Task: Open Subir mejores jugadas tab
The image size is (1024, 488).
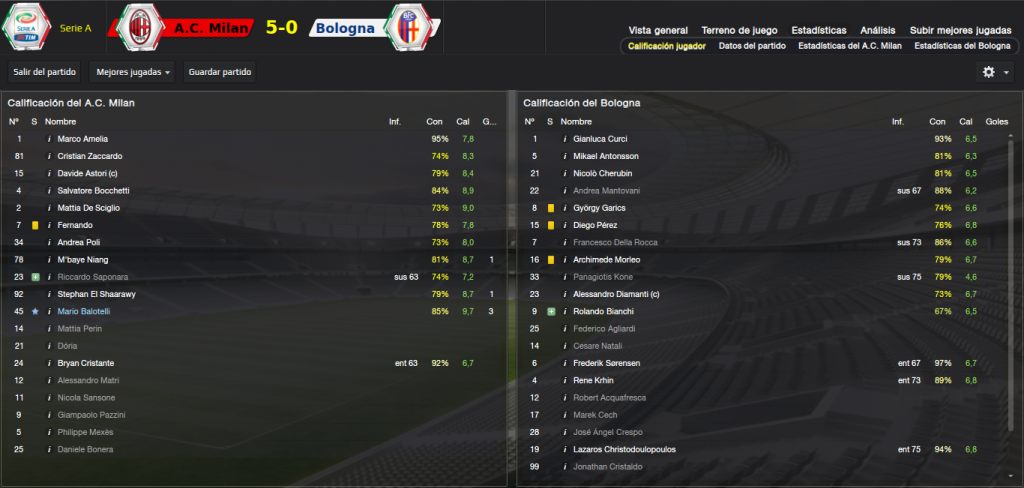Action: [959, 31]
